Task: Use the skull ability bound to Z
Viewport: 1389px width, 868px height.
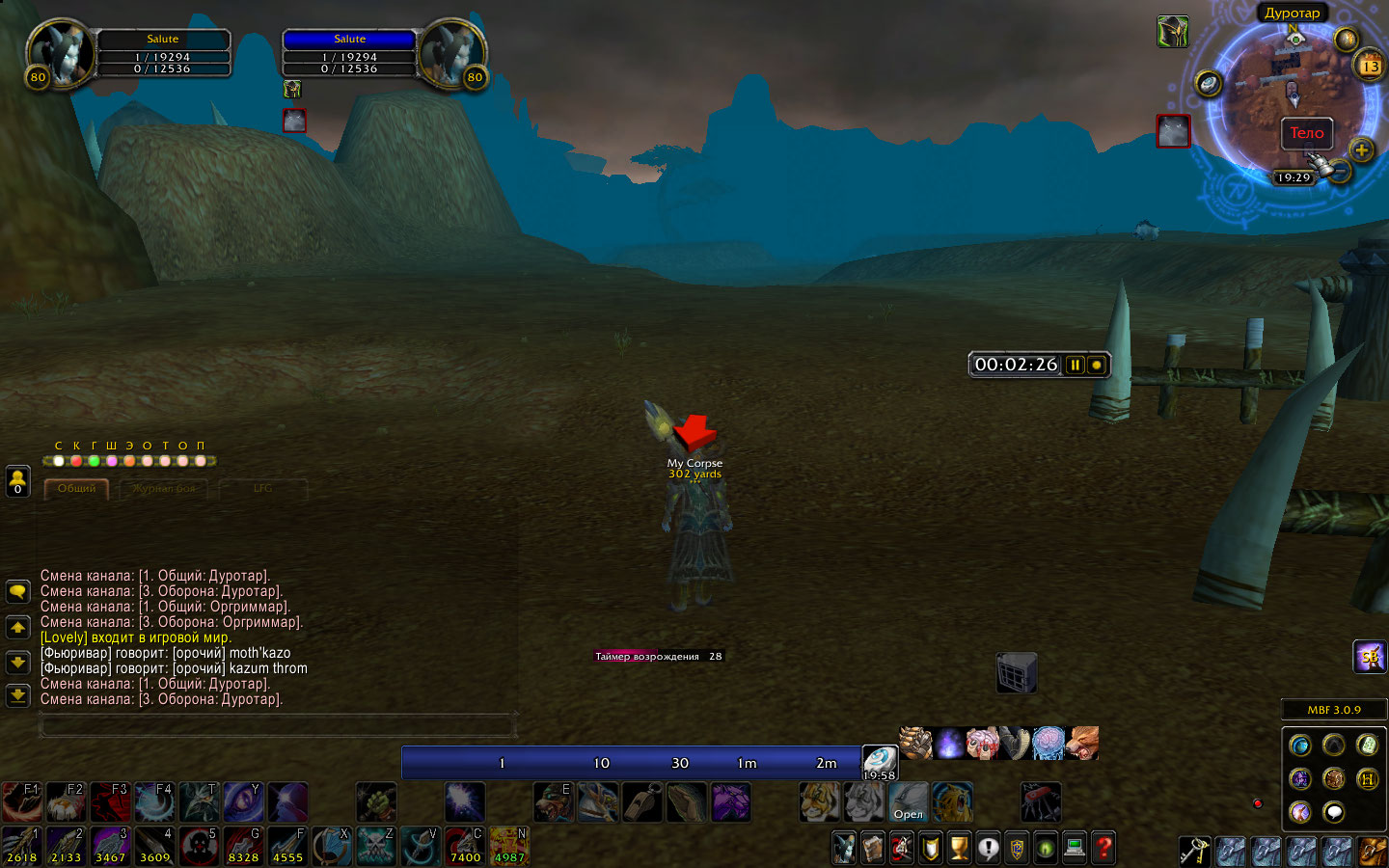Action: (376, 846)
